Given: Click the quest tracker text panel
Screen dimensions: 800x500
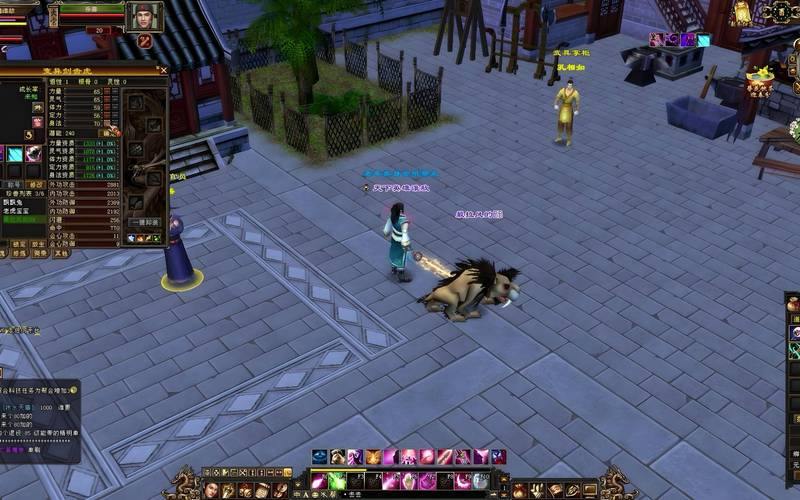Looking at the screenshot, I should tap(38, 420).
